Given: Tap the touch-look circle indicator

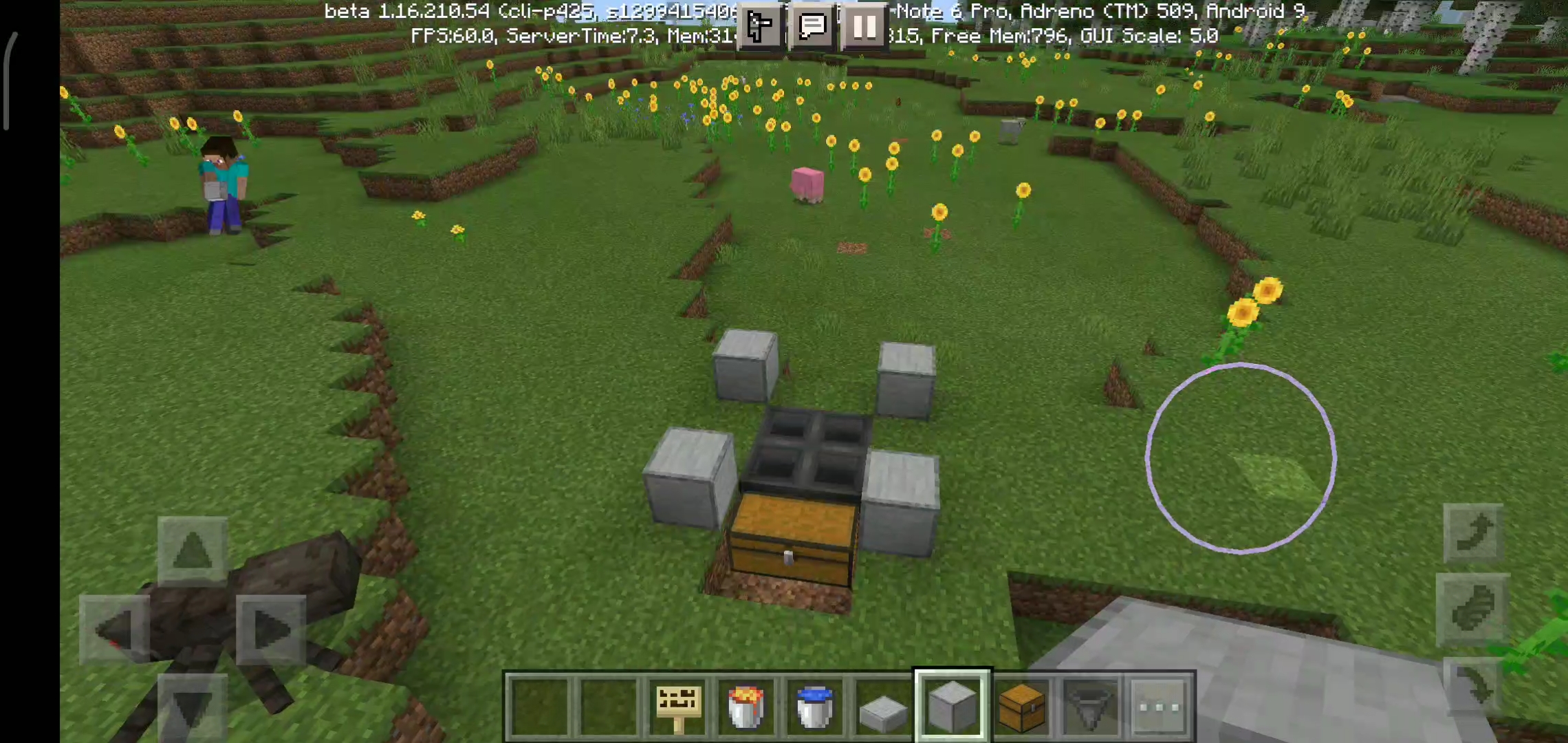Looking at the screenshot, I should point(1238,457).
